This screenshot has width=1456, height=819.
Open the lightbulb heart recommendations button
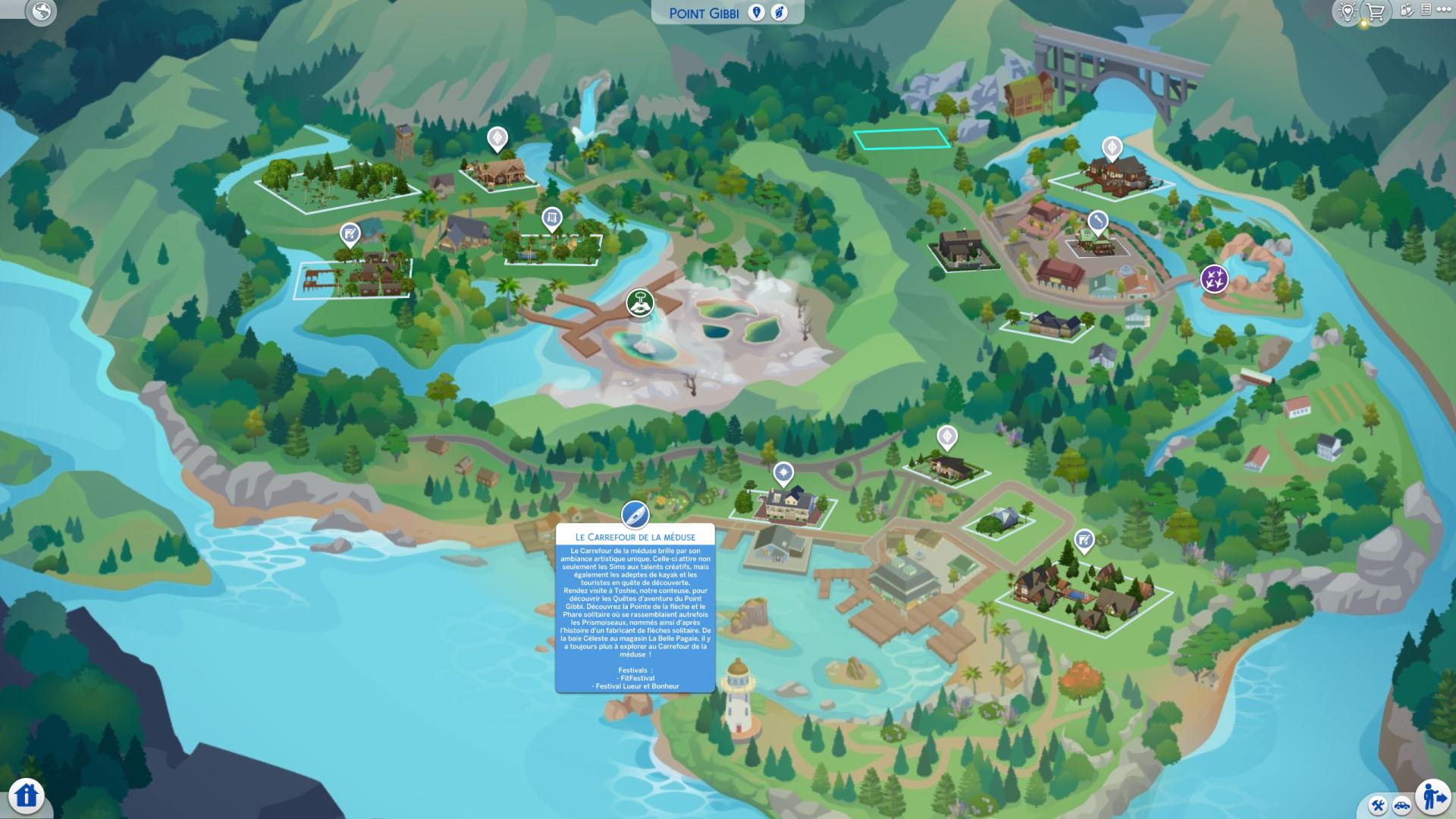click(x=1348, y=11)
